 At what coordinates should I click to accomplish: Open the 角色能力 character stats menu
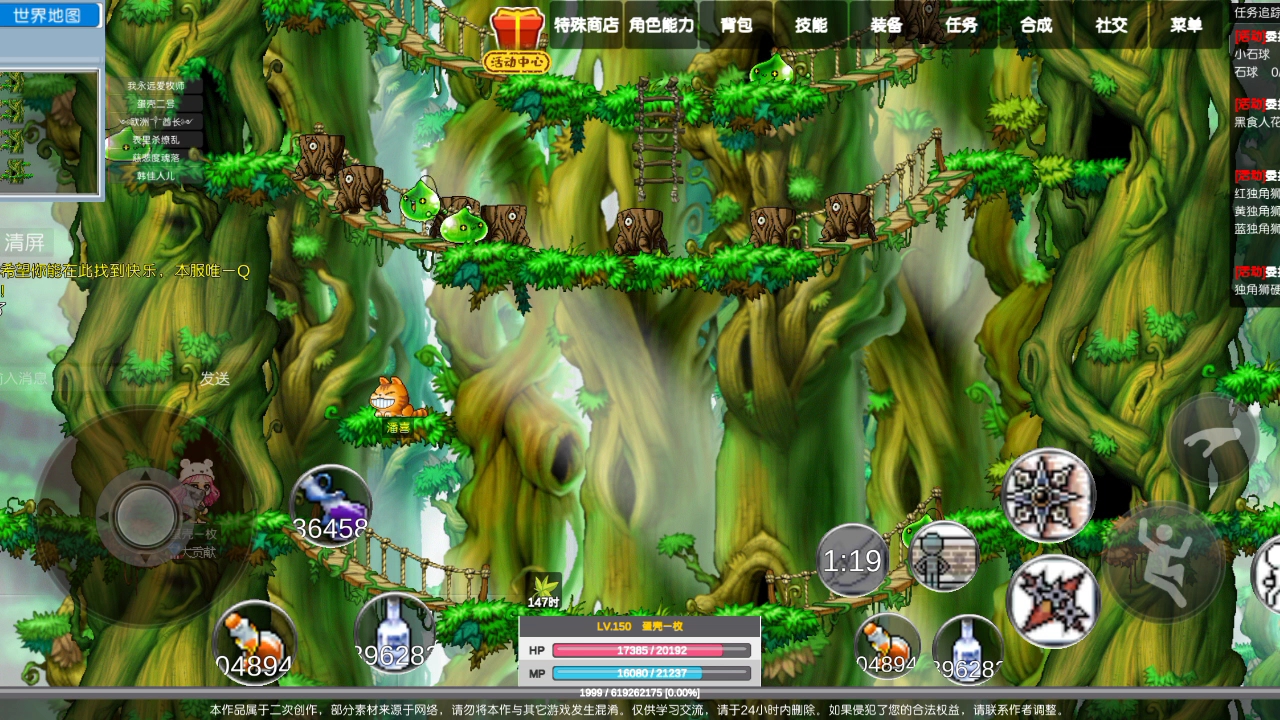(661, 25)
